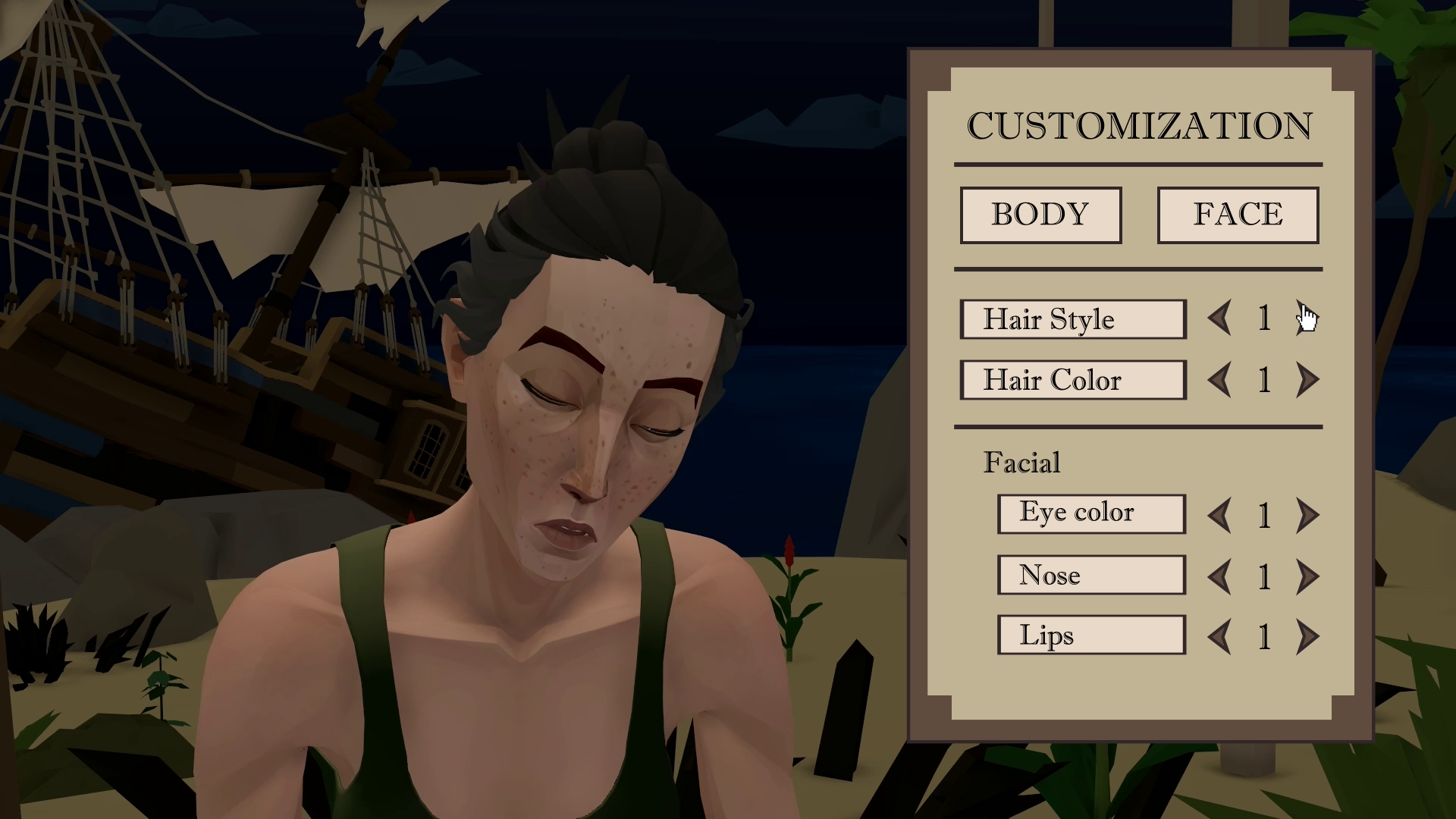This screenshot has width=1456, height=819.
Task: Open the FACE customization tab
Action: (1238, 215)
